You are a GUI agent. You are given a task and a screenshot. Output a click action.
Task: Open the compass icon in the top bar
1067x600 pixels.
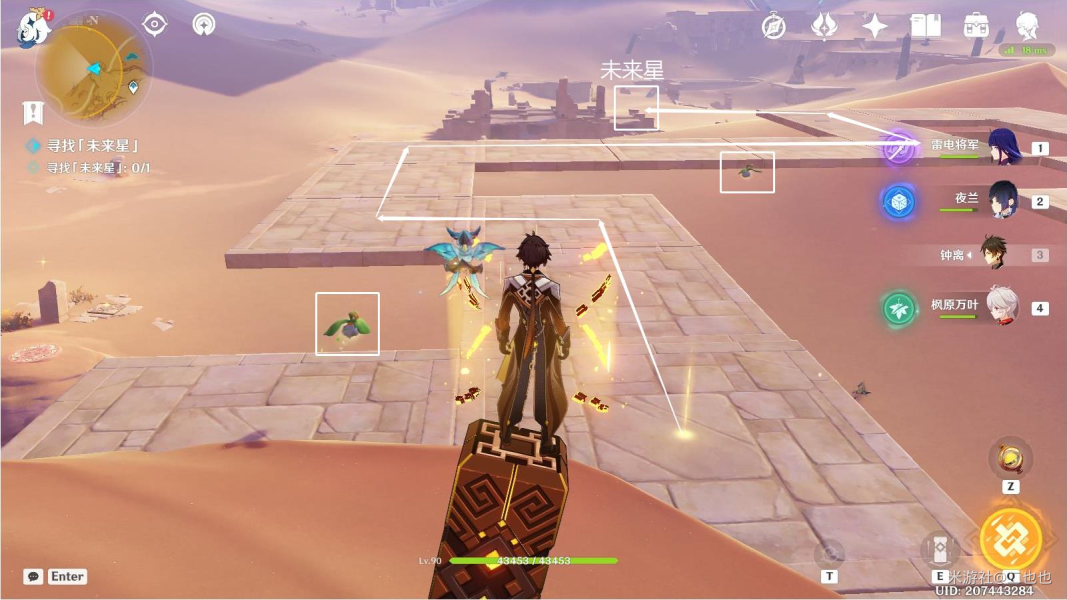click(x=773, y=27)
